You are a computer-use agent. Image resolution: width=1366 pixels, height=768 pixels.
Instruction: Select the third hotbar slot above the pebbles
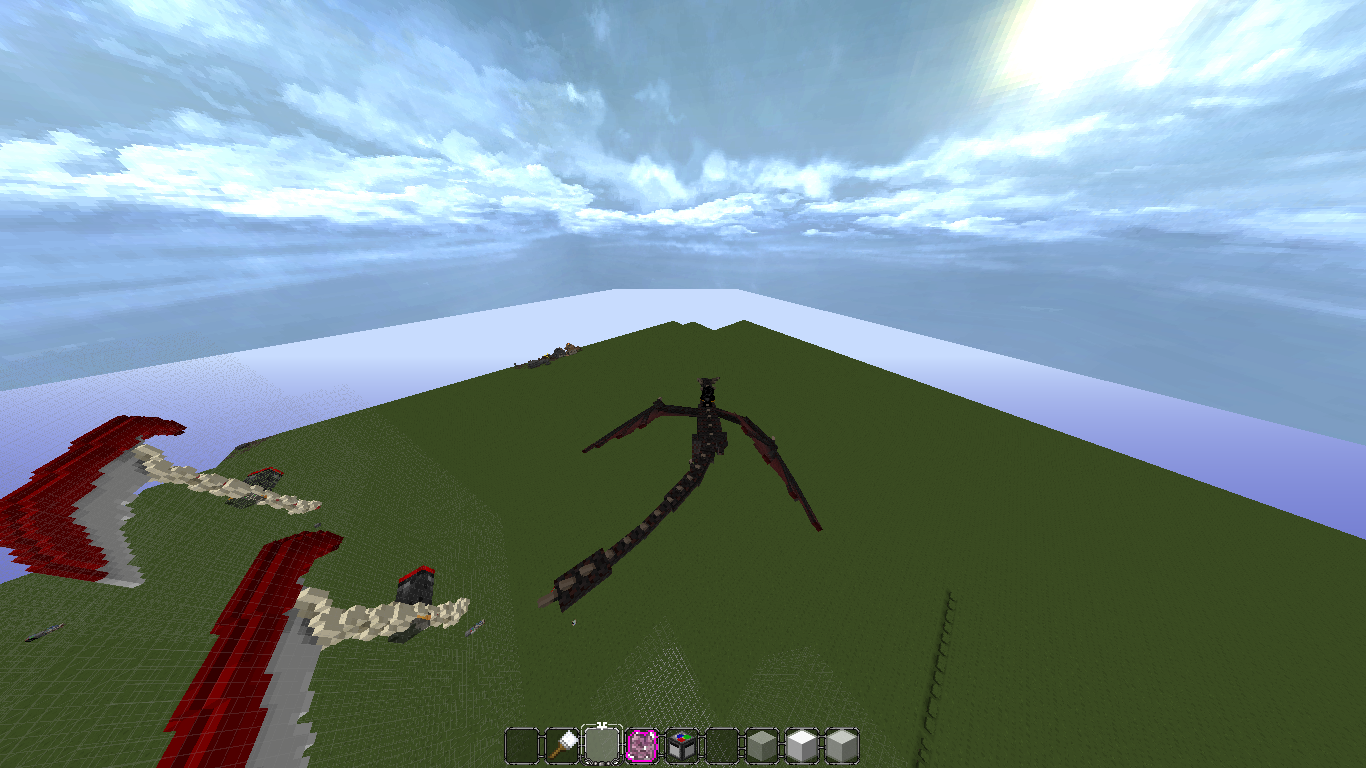[604, 747]
